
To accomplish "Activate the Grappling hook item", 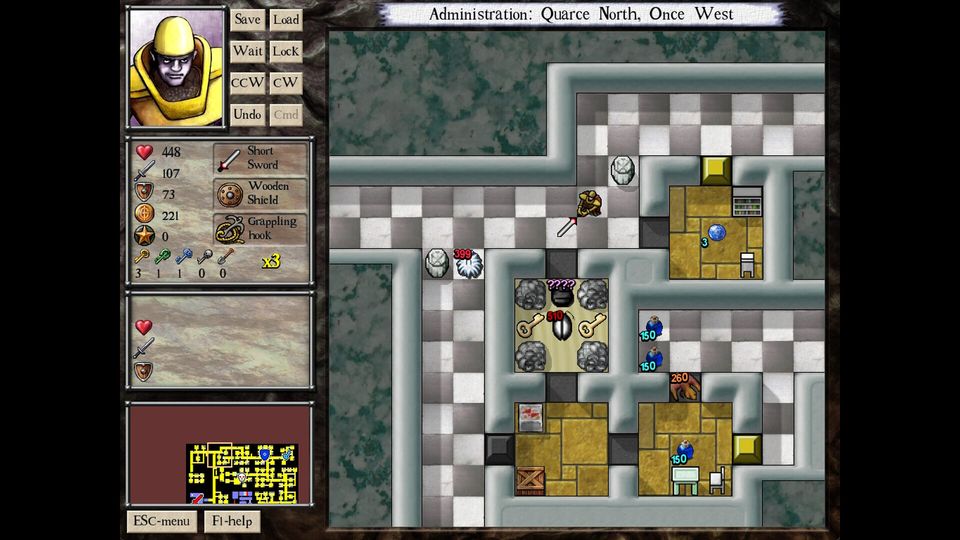I will click(260, 229).
